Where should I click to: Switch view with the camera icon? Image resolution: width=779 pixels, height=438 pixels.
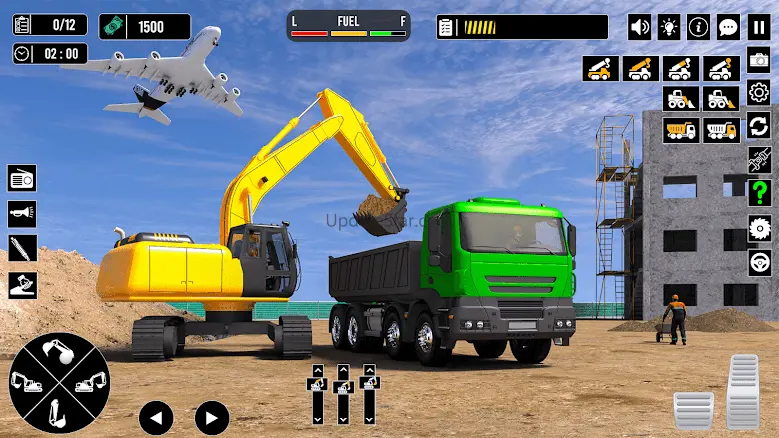759,60
